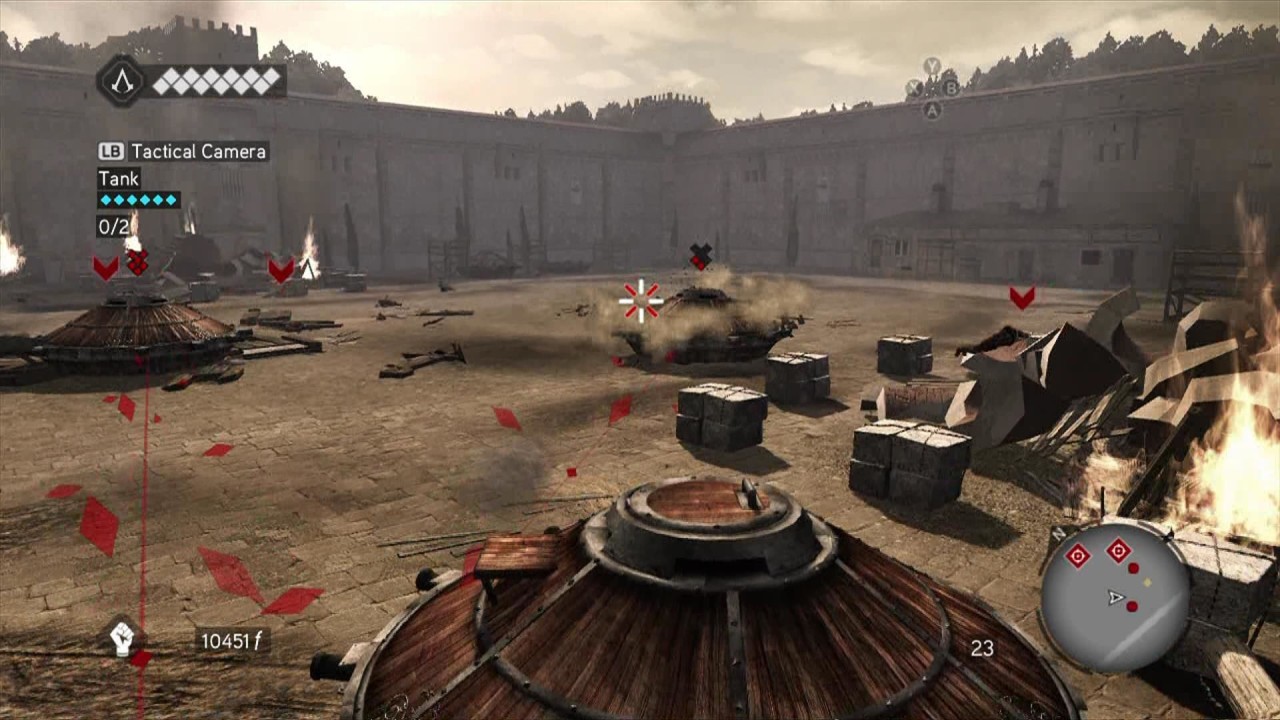
Task: Click the Assassin insignia emblem
Action: pyautogui.click(x=121, y=81)
